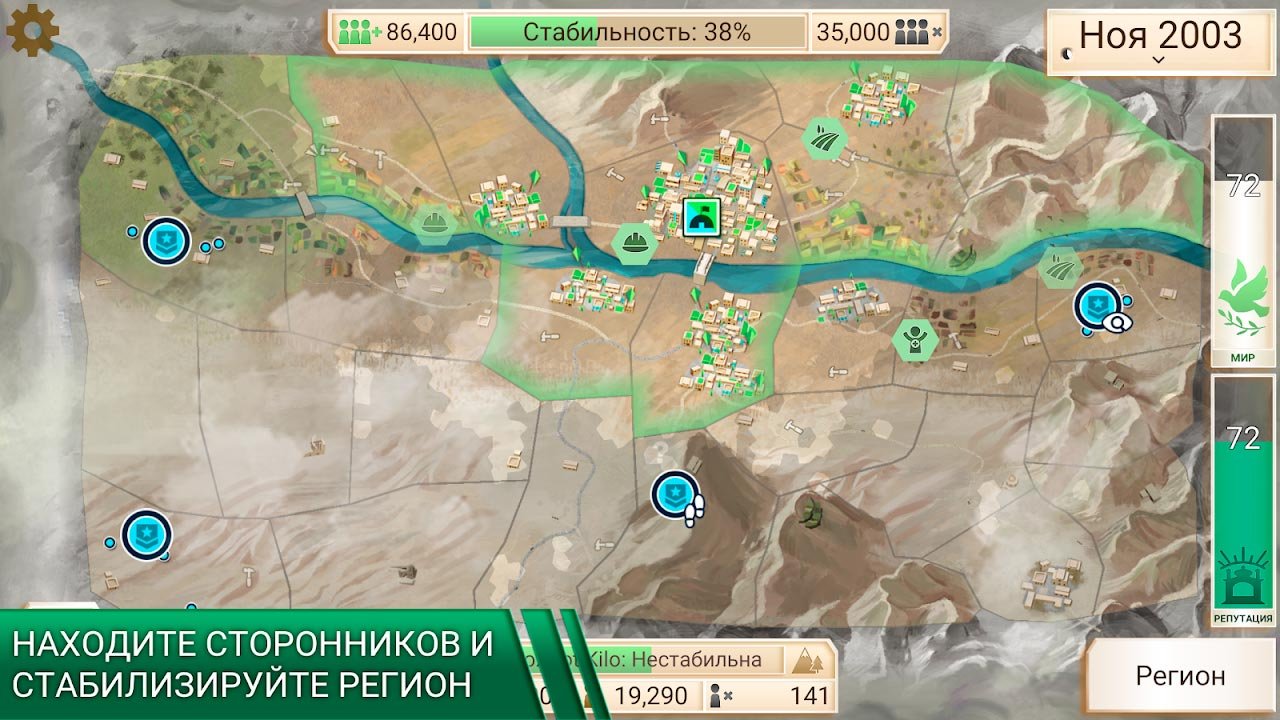This screenshot has width=1280, height=720.
Task: Open the gear settings menu
Action: [32, 31]
